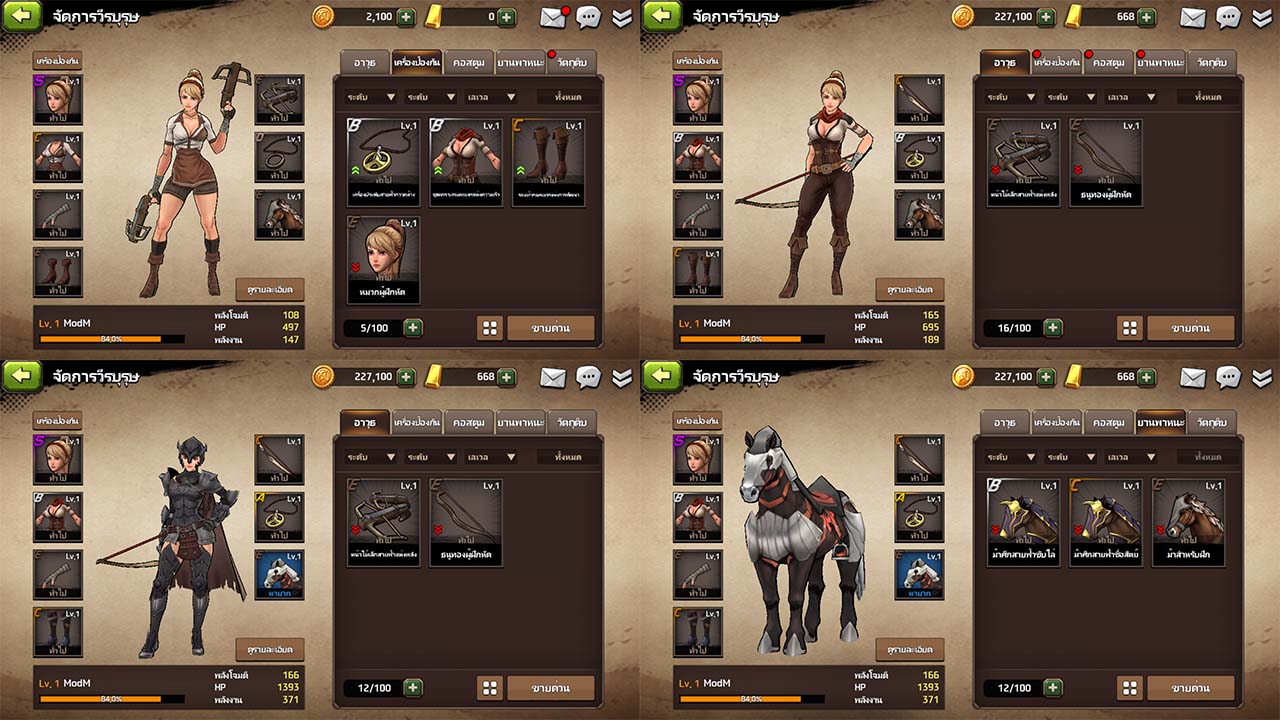The width and height of the screenshot is (1280, 720).
Task: Select the Lv.1 boots equipment slot icon
Action: [x=57, y=270]
